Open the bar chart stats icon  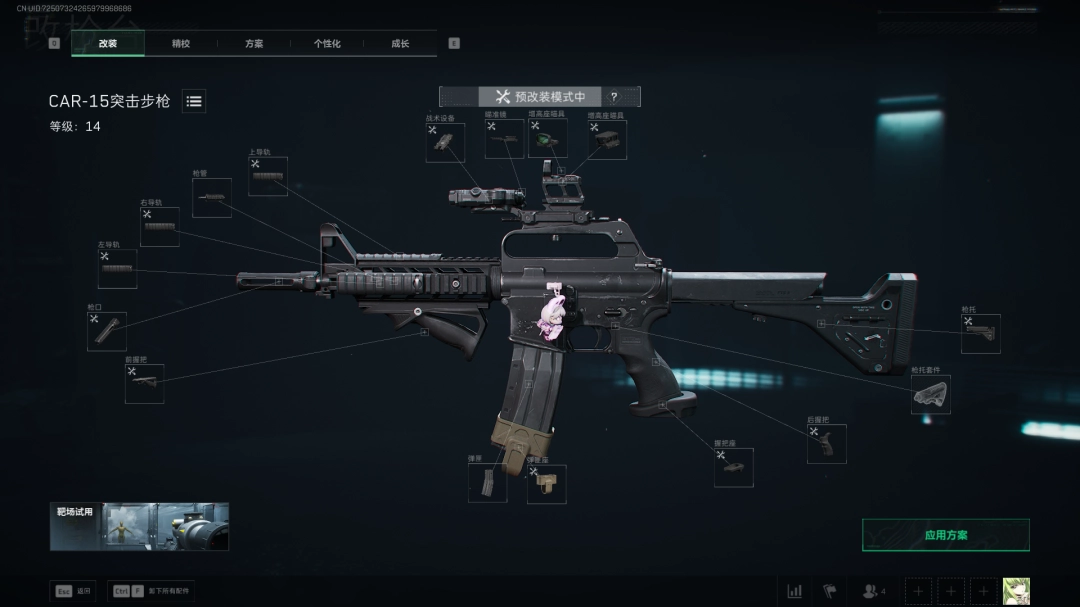(794, 591)
